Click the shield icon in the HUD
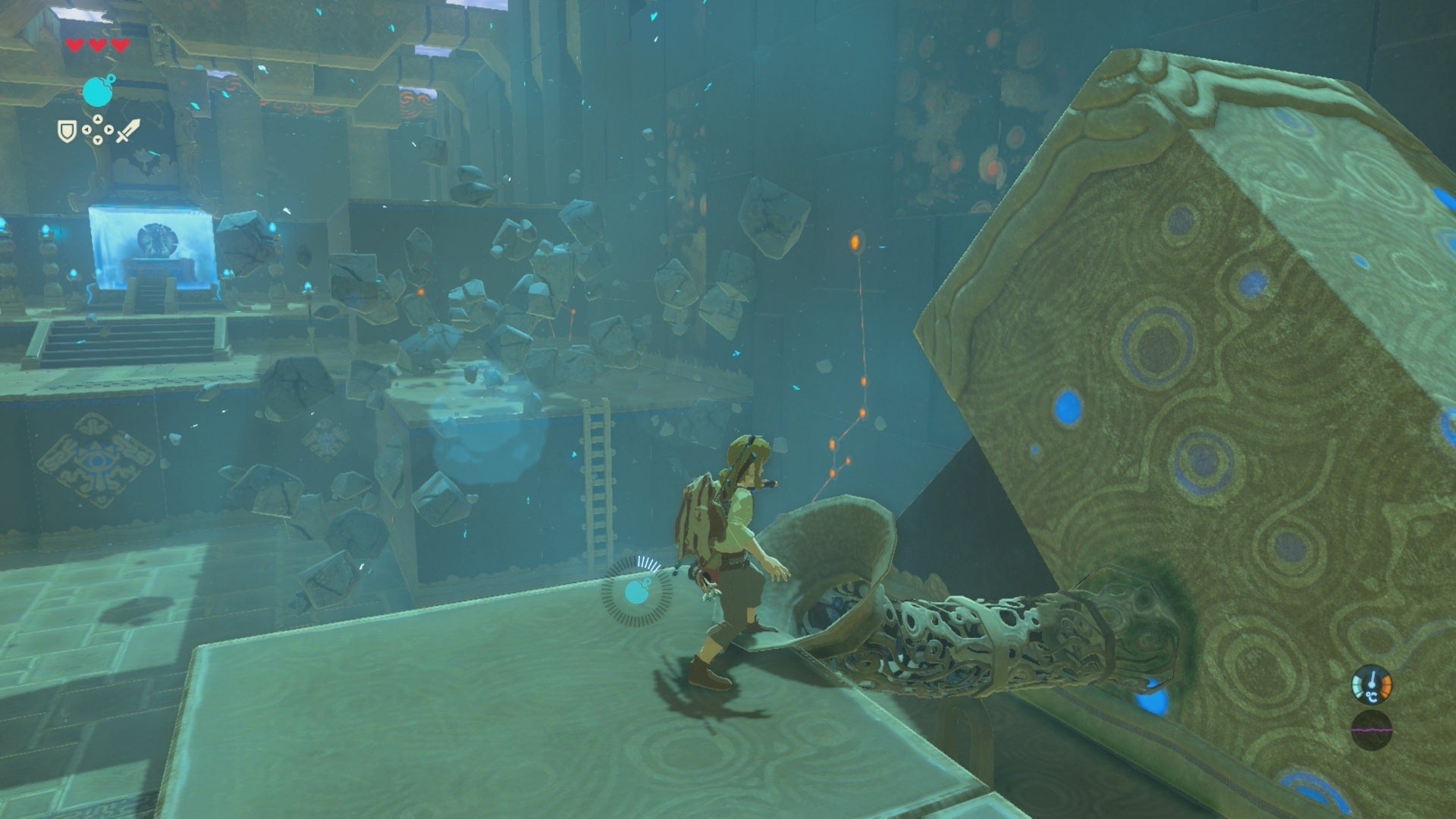 [x=67, y=133]
